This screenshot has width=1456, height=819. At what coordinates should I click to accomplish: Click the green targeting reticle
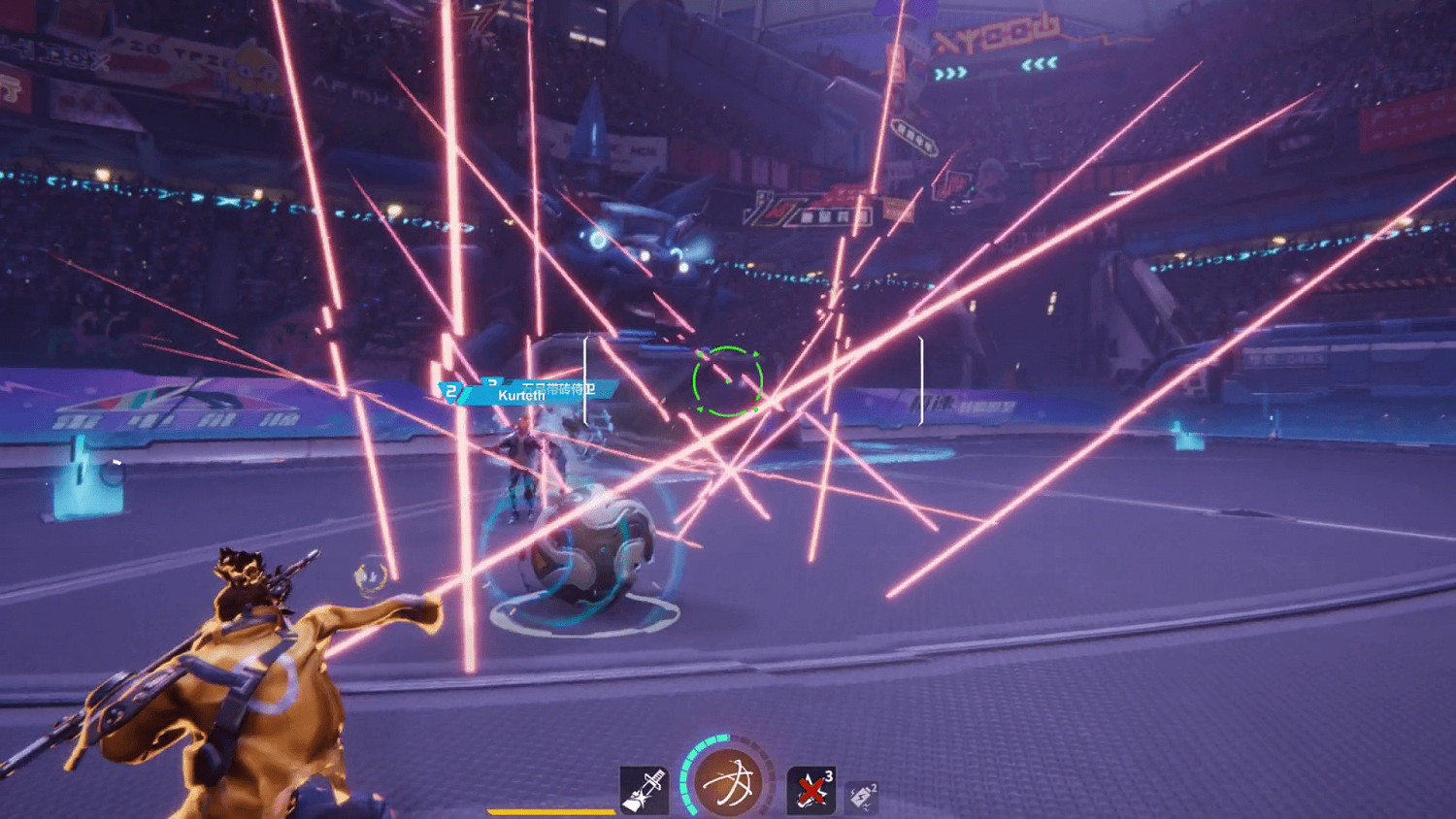click(x=726, y=381)
